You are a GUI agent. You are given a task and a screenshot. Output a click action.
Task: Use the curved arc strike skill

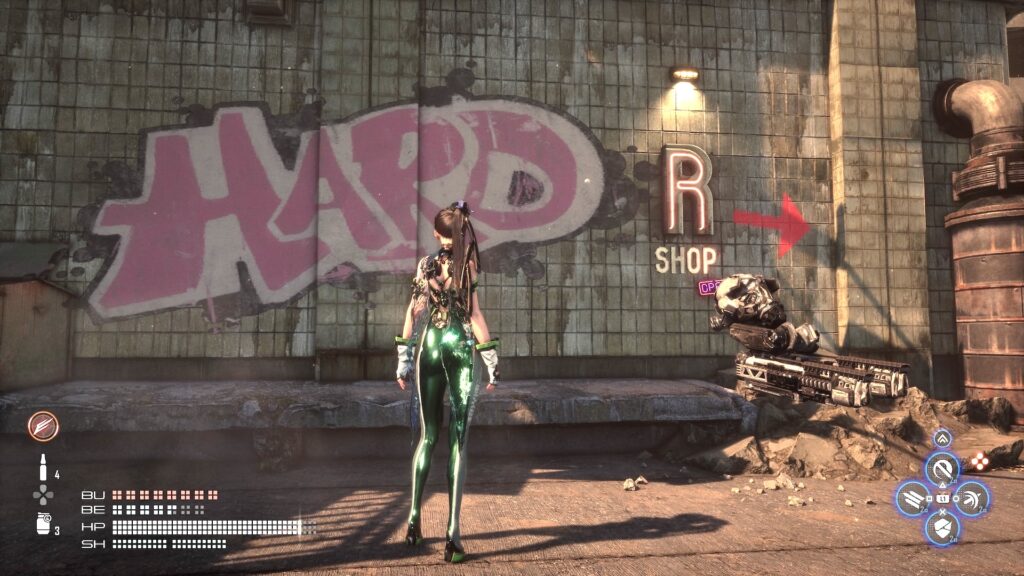[x=970, y=497]
